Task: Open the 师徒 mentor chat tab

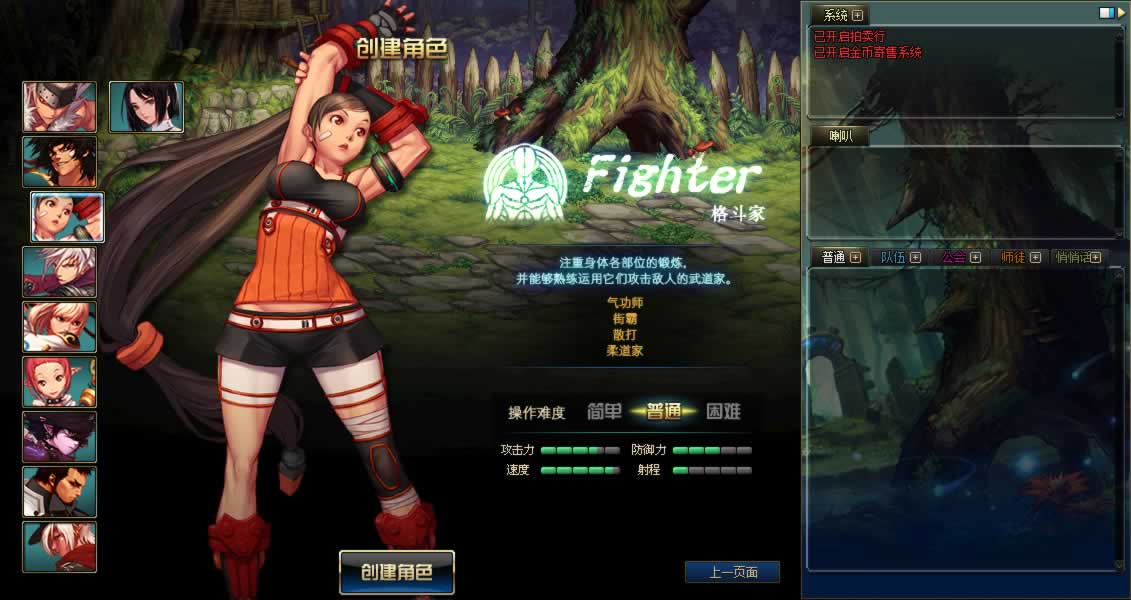Action: (x=1013, y=257)
